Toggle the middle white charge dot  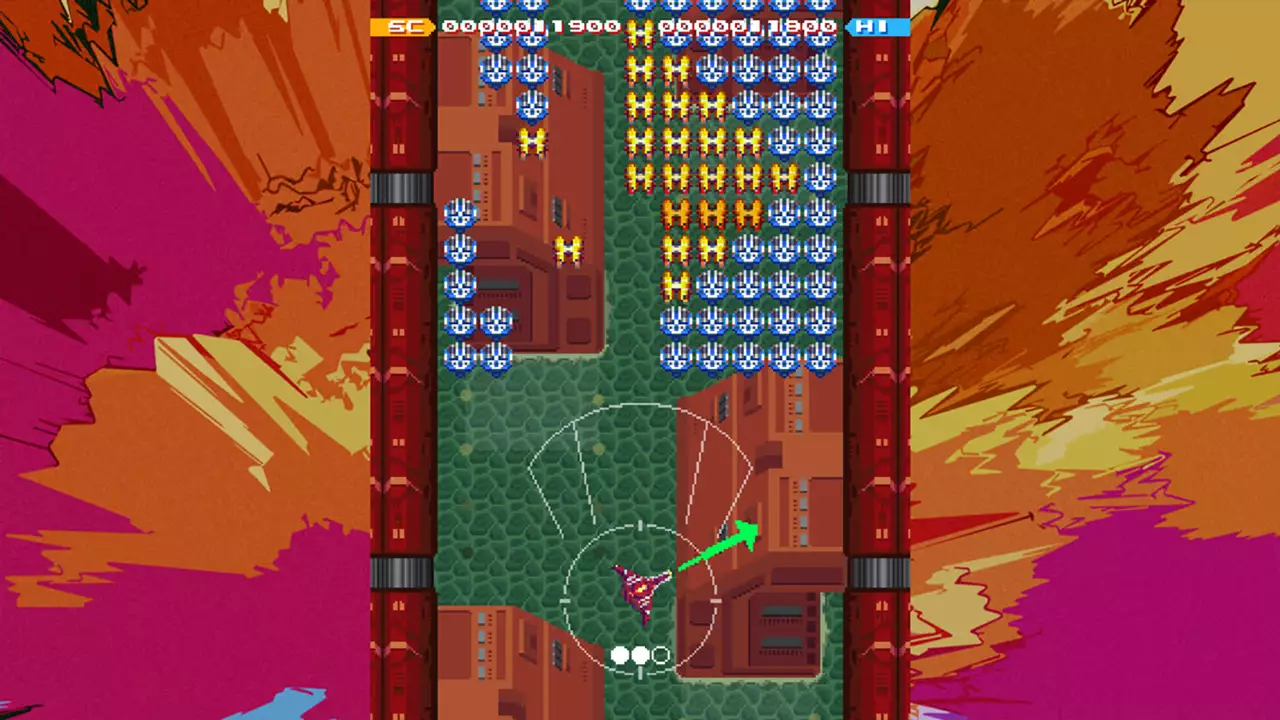pyautogui.click(x=640, y=655)
